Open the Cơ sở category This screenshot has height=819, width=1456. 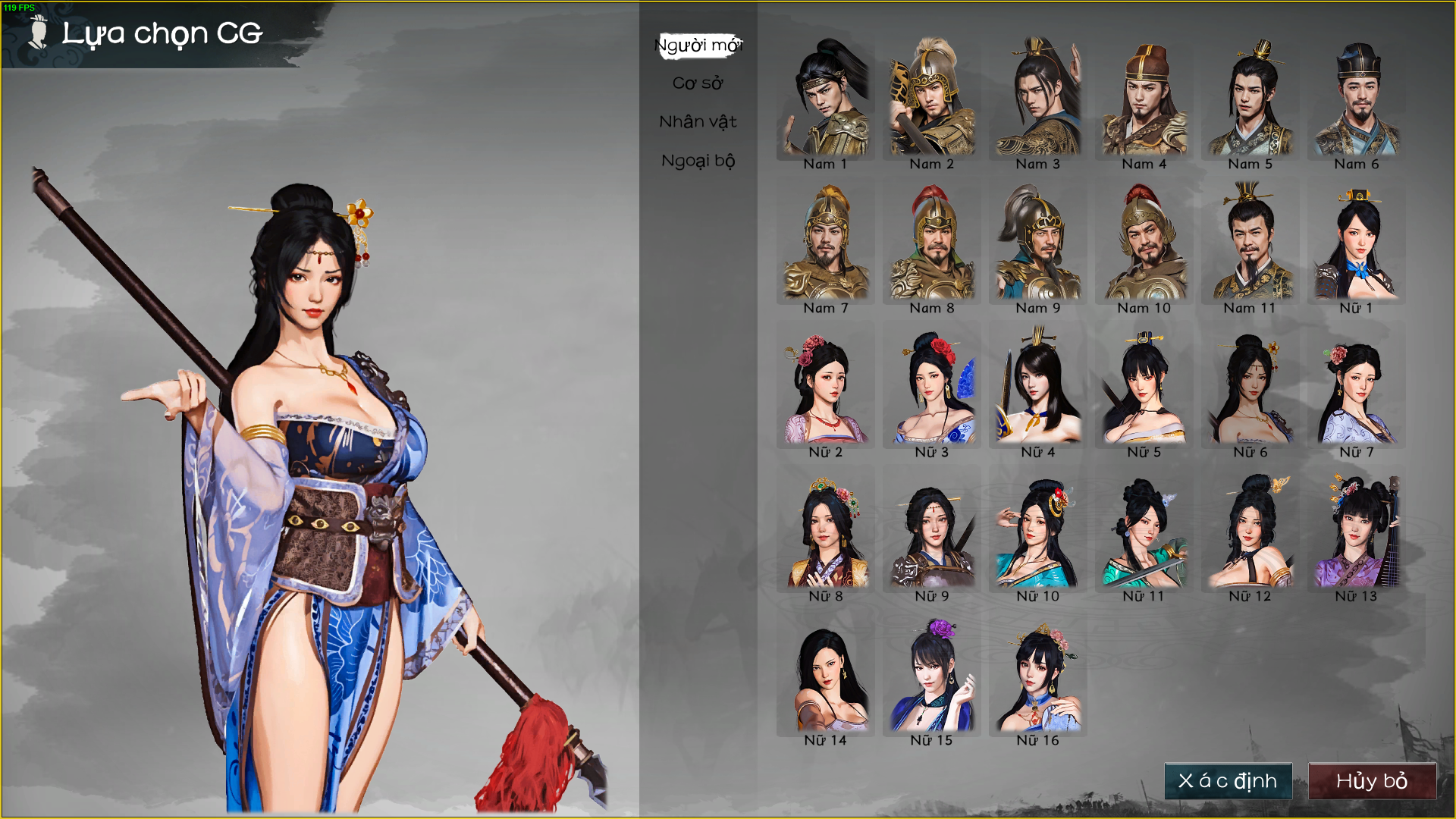(x=698, y=83)
